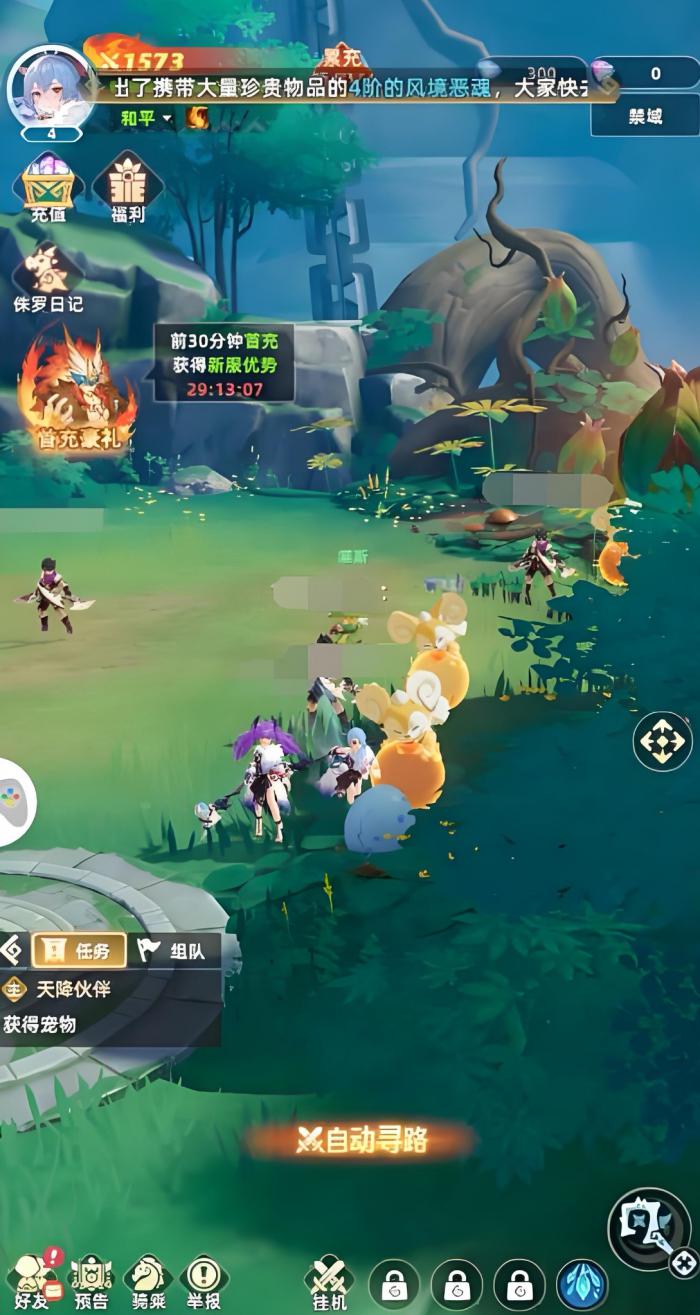Open the 充值 recharge chest icon
This screenshot has height=1315, width=700.
click(x=48, y=186)
